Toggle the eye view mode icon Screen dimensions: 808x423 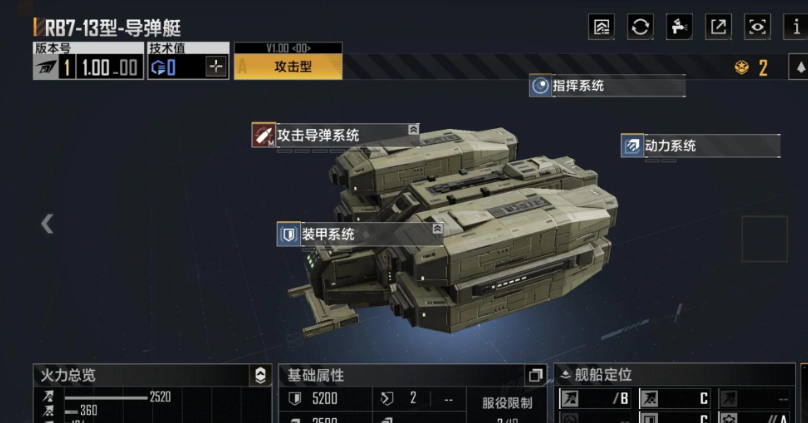pyautogui.click(x=758, y=27)
